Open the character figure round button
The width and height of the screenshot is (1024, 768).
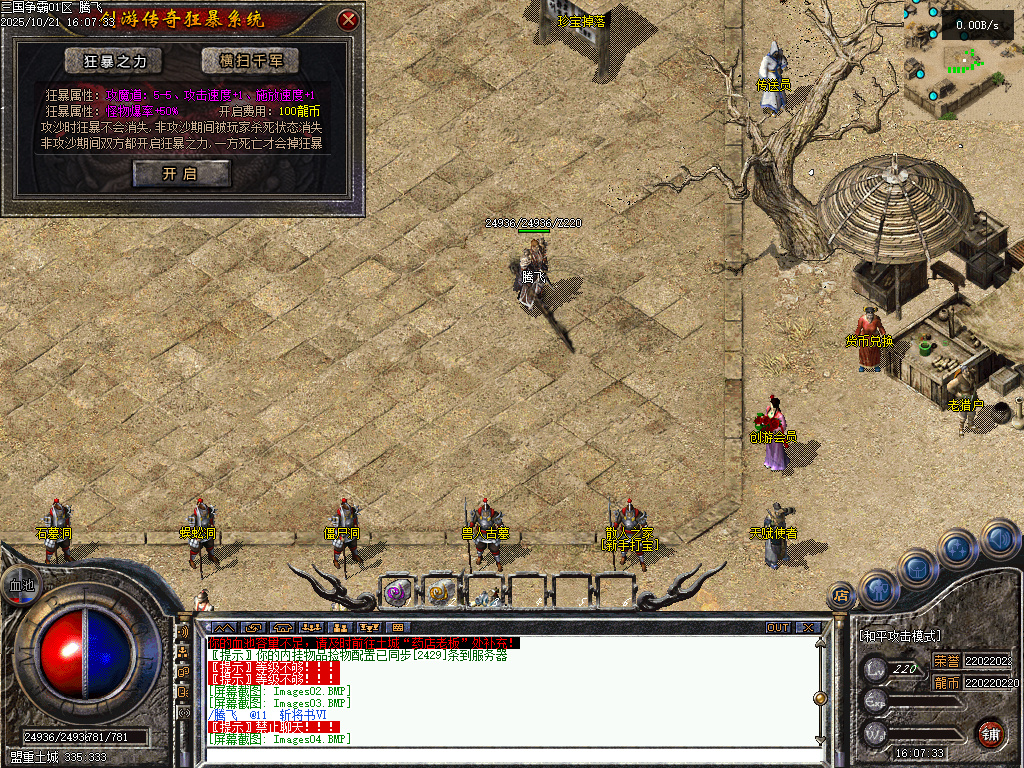[x=878, y=589]
